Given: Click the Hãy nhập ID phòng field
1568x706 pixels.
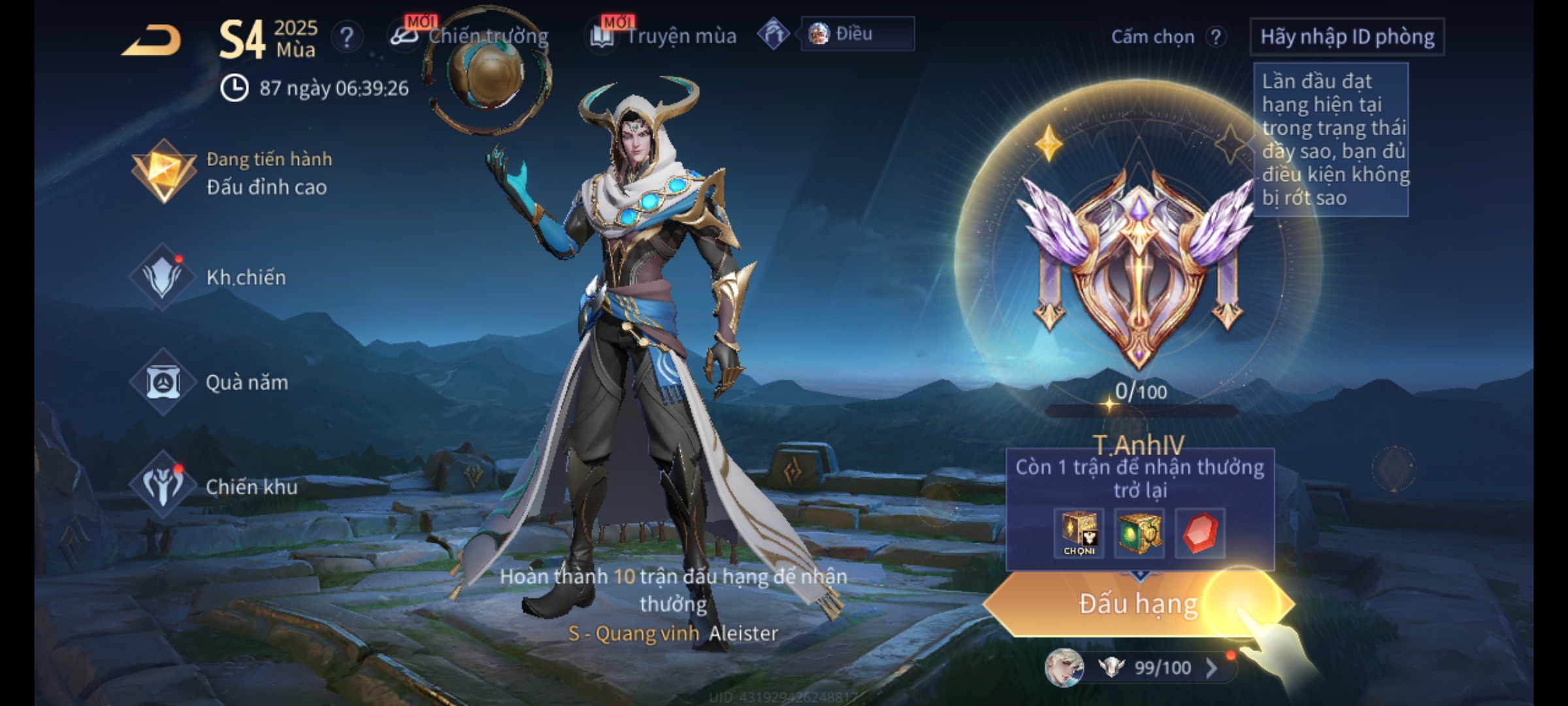Looking at the screenshot, I should click(x=1347, y=37).
